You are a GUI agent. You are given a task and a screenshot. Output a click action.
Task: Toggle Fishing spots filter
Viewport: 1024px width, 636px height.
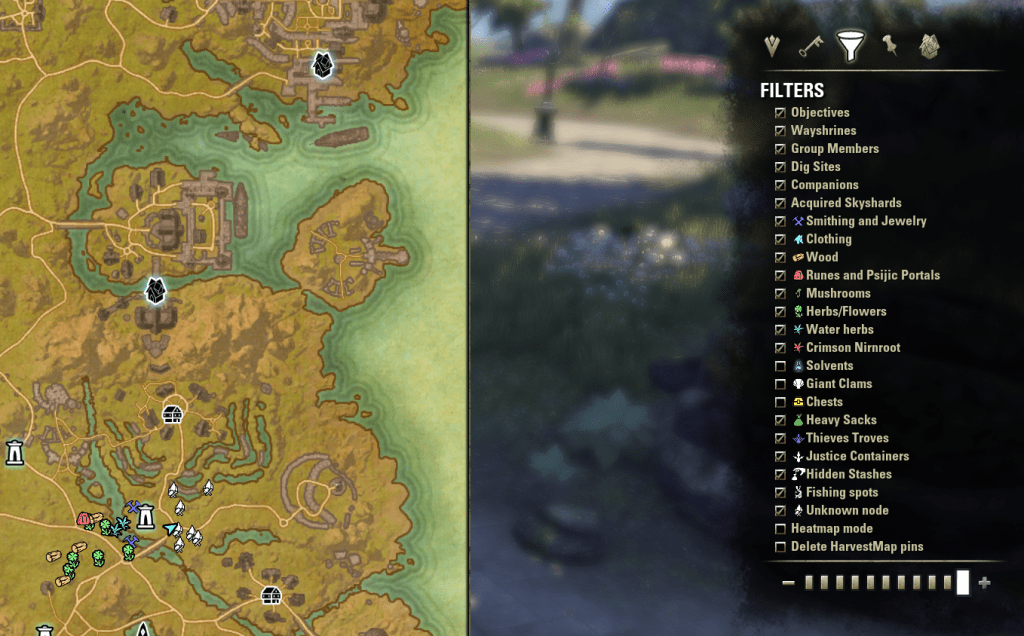[x=780, y=492]
